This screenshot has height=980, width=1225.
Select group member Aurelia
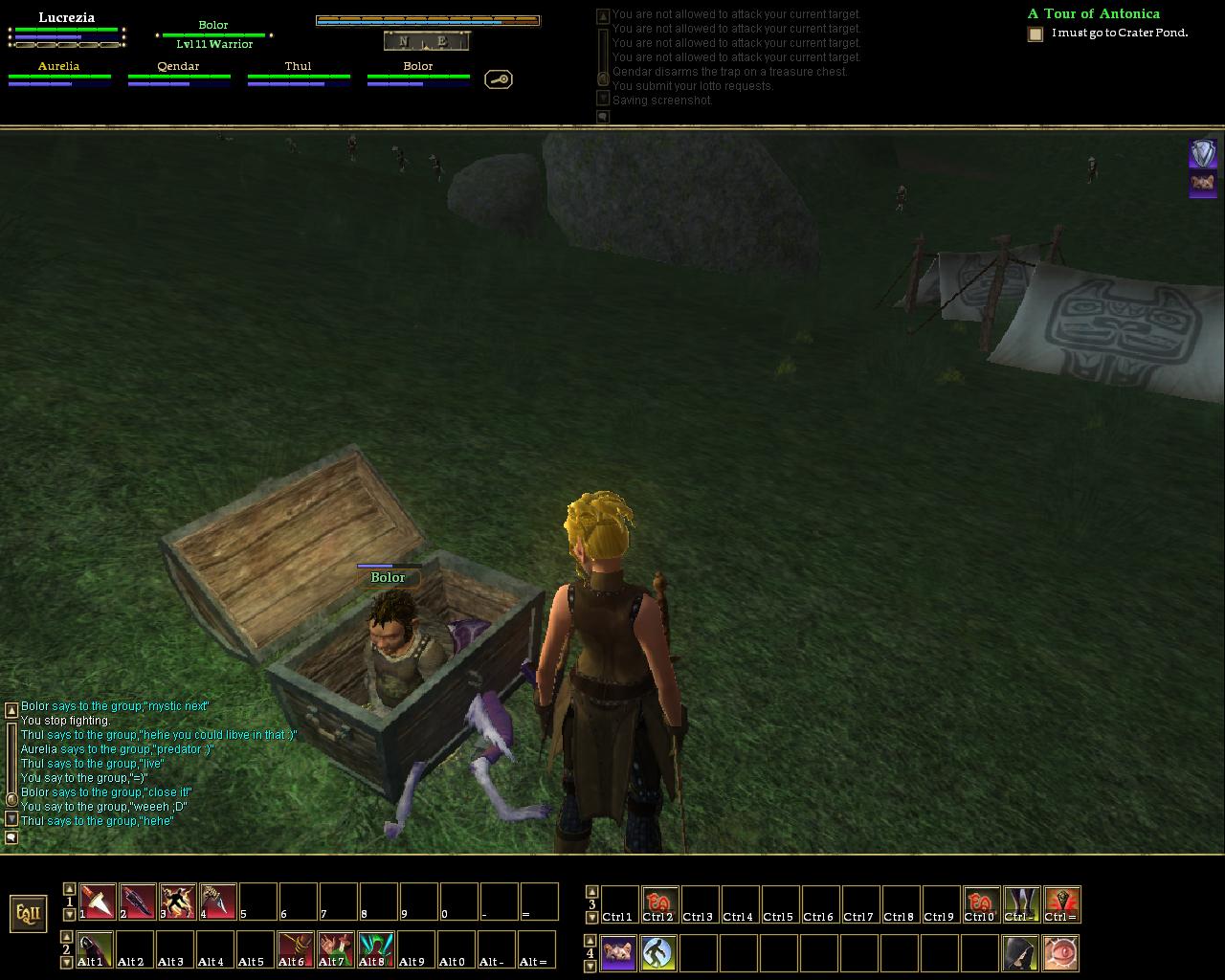59,67
